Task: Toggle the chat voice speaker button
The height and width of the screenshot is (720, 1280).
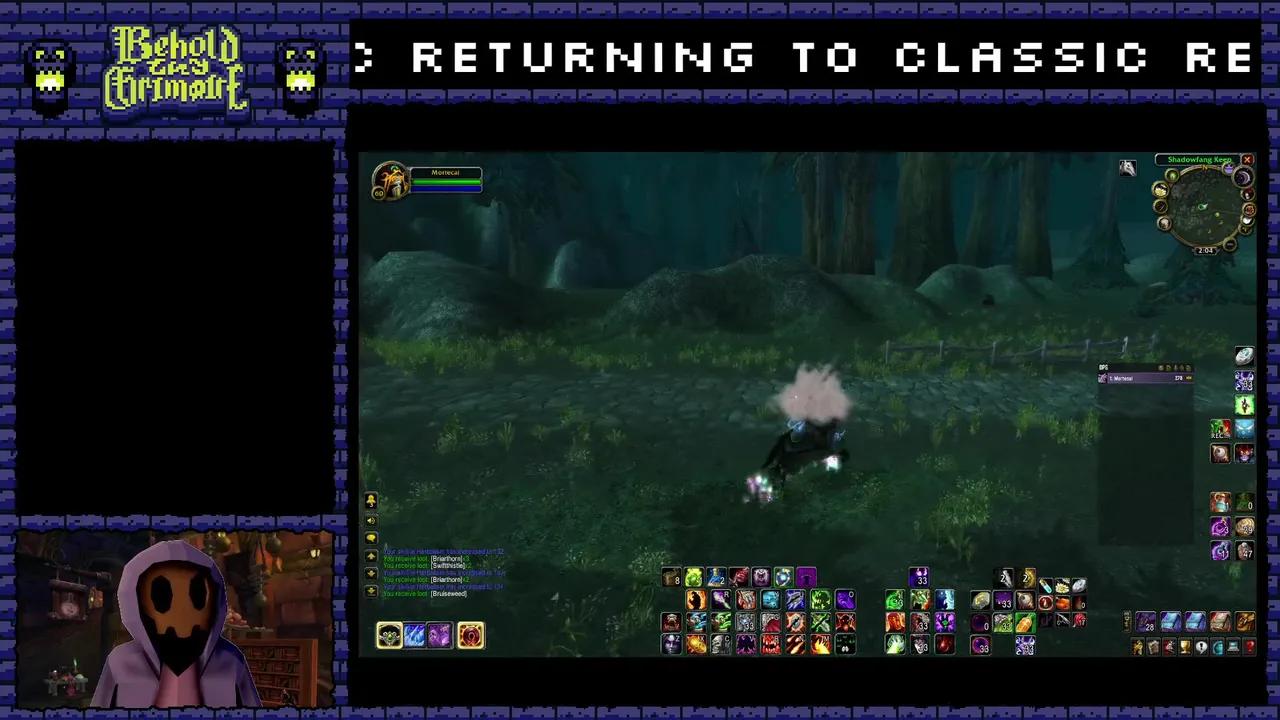Action: 371,521
